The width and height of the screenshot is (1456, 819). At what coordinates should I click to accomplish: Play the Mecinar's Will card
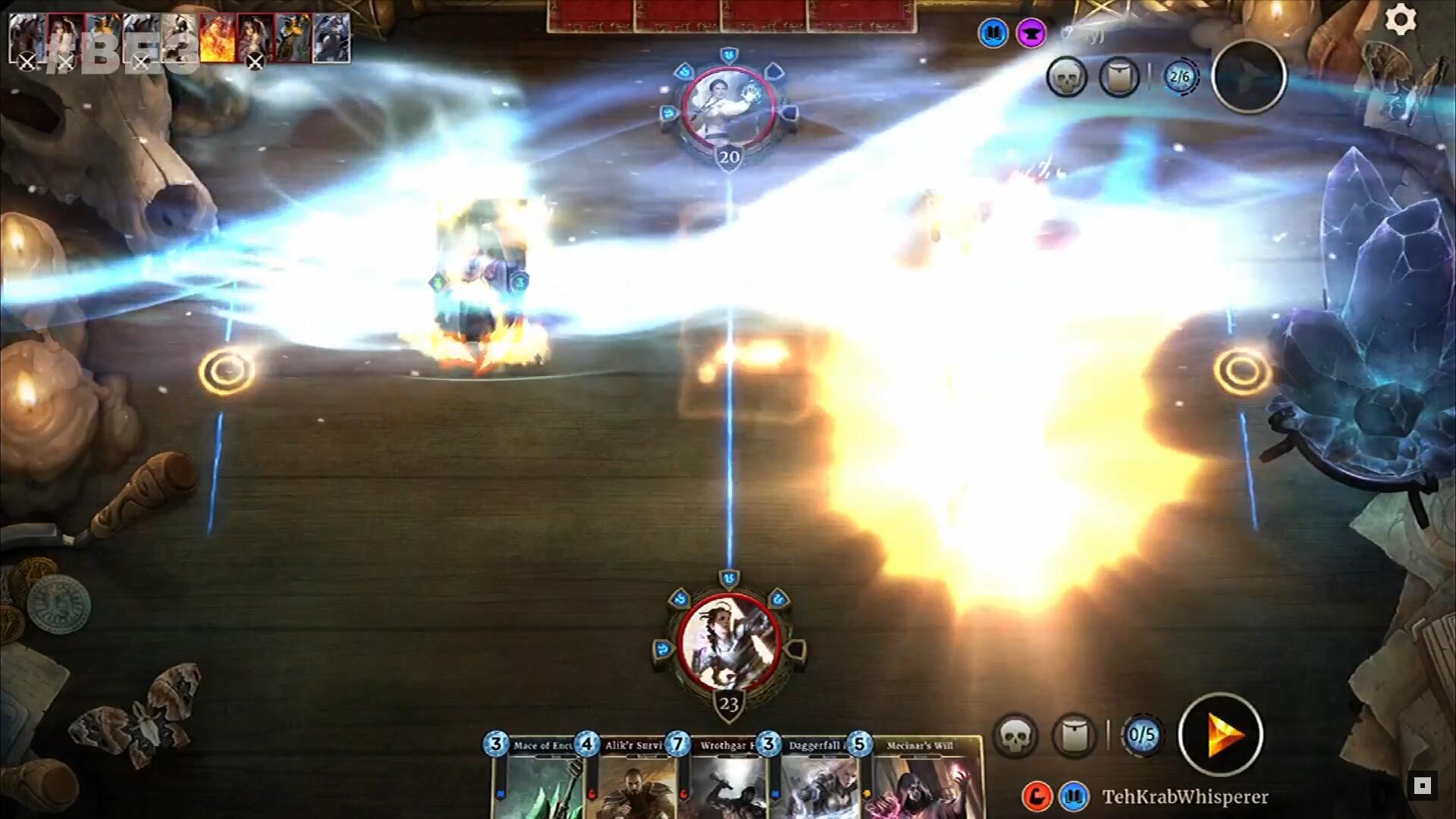click(x=921, y=781)
